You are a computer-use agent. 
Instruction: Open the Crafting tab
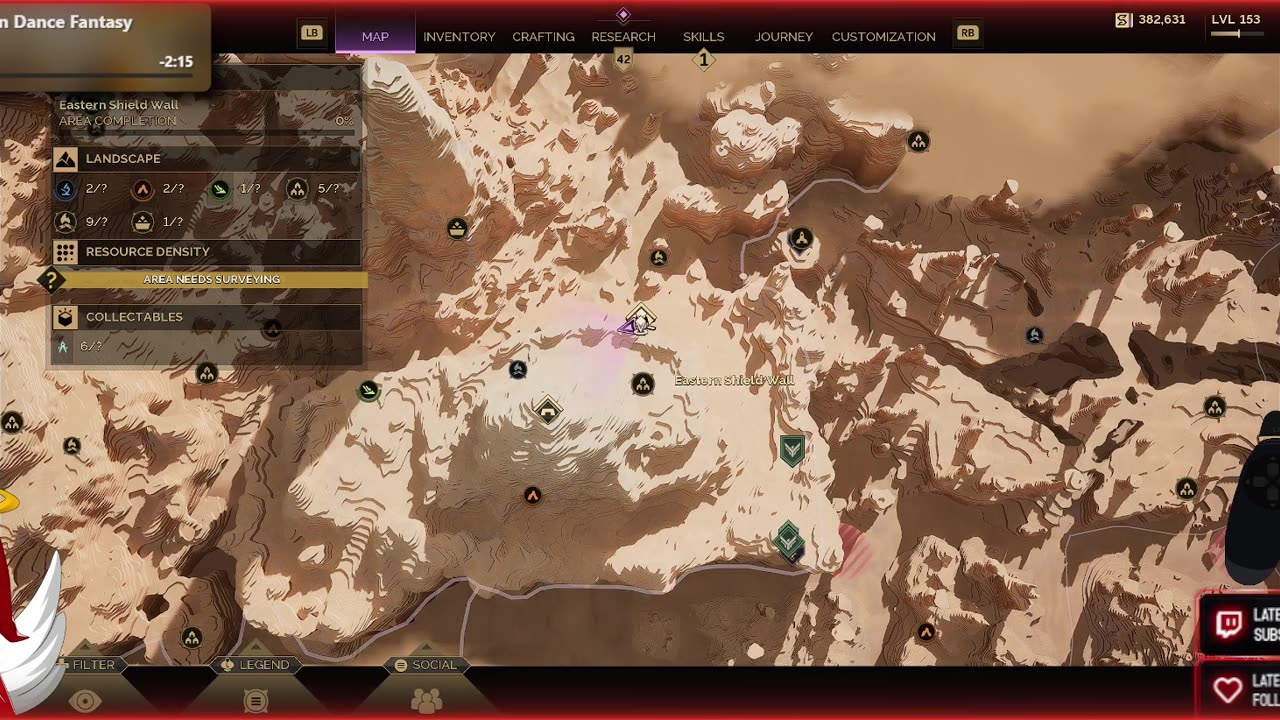coord(543,37)
